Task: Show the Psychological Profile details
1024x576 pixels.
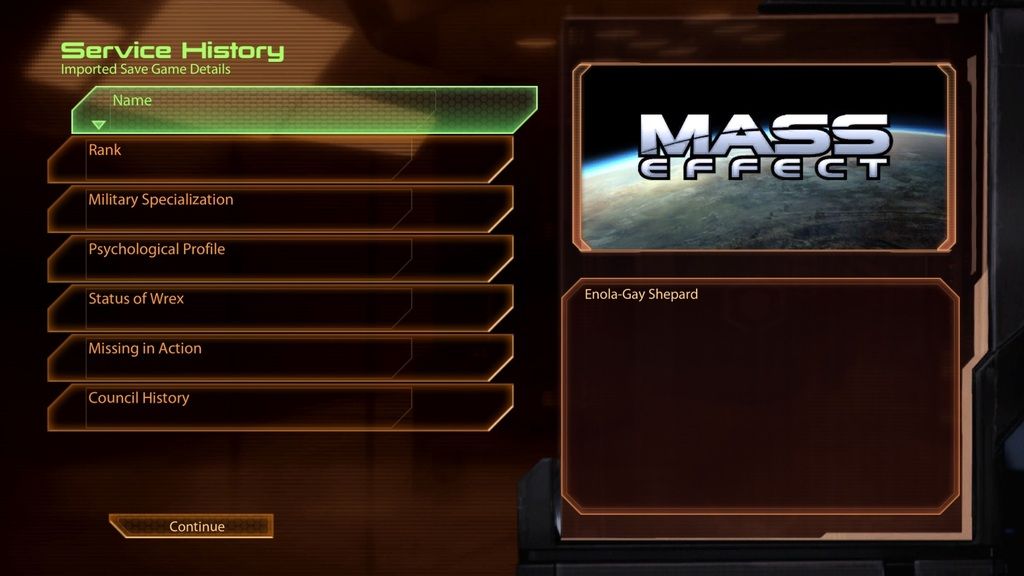Action: (x=280, y=258)
